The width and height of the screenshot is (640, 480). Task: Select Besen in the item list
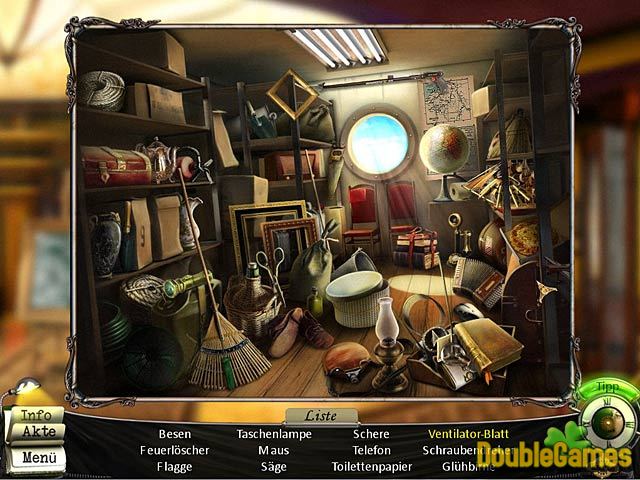[x=175, y=434]
